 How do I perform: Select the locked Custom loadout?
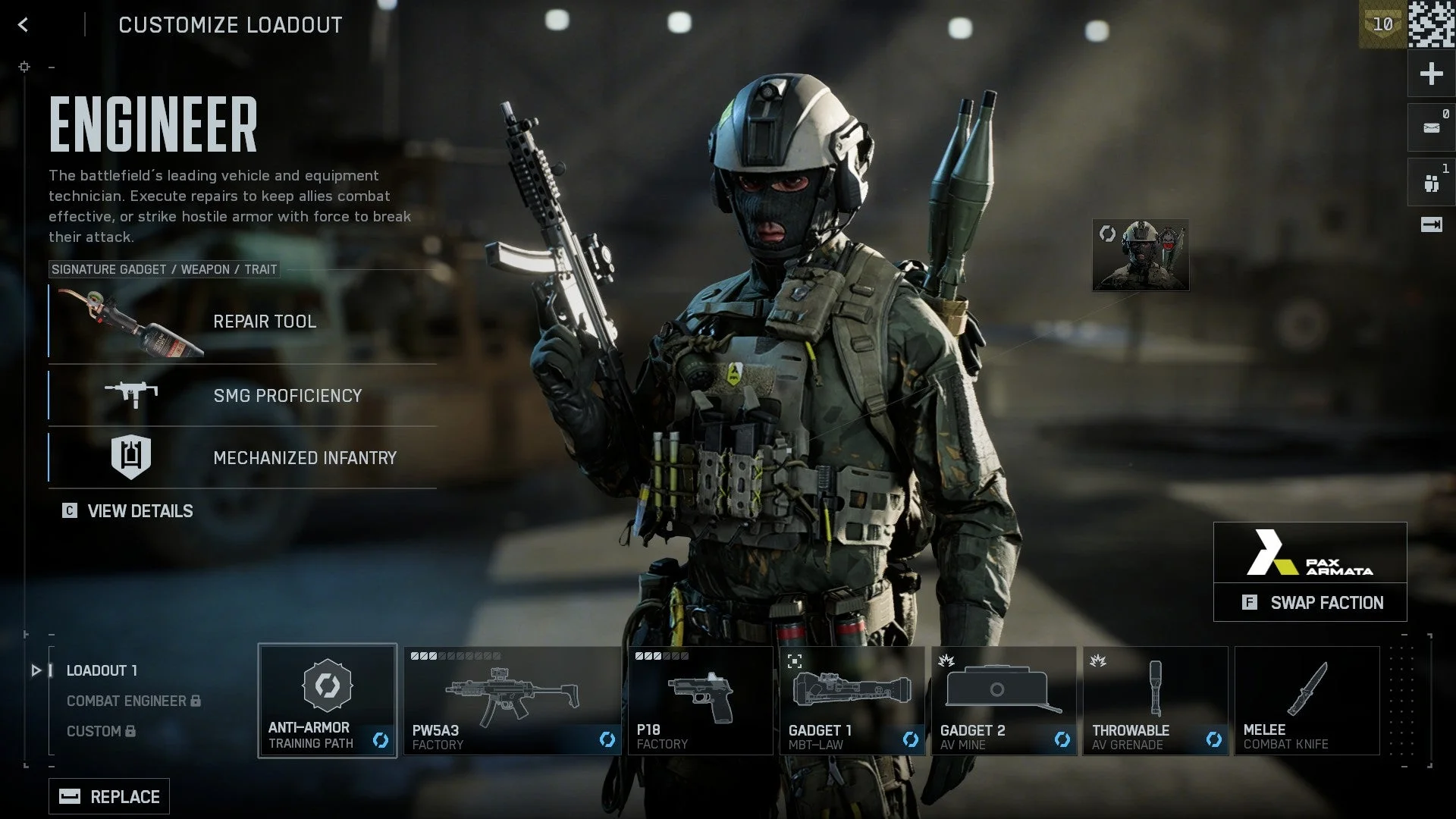click(x=100, y=731)
